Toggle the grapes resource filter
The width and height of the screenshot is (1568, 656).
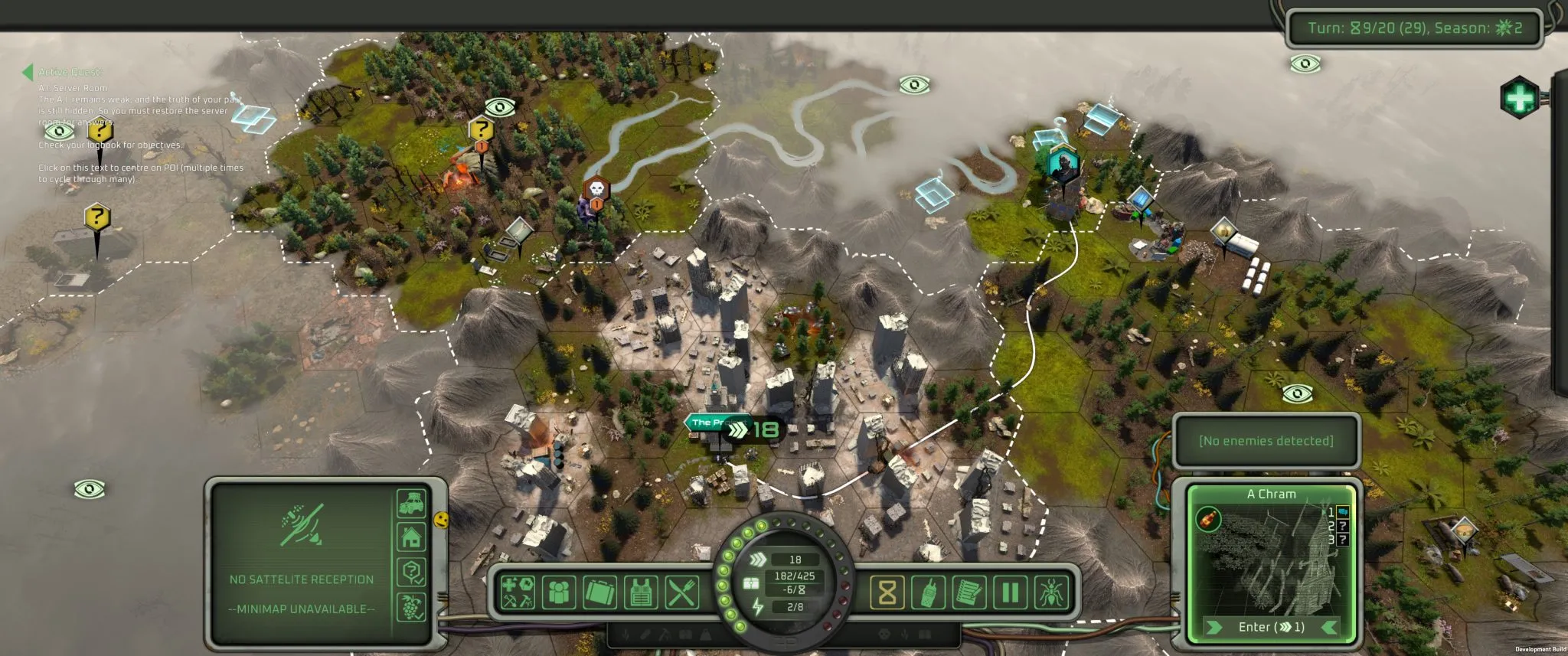(411, 606)
